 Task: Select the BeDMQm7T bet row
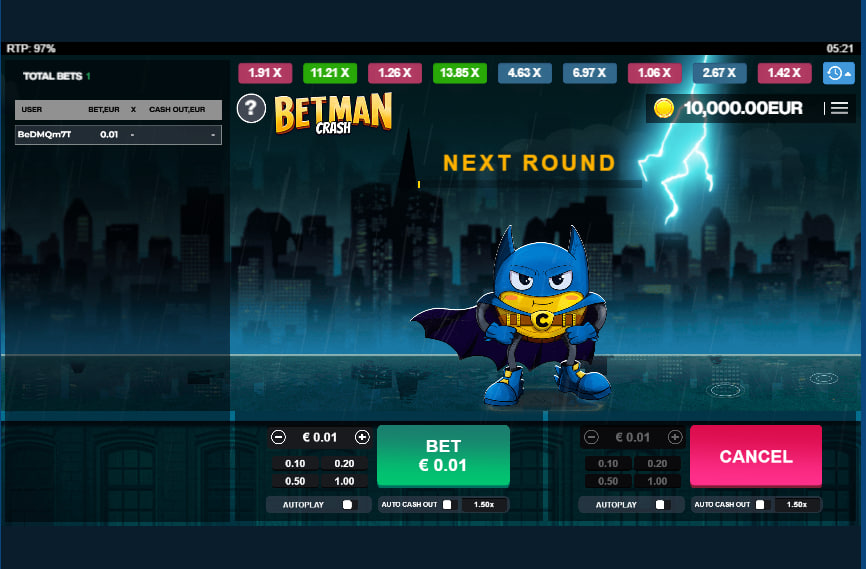click(x=118, y=135)
